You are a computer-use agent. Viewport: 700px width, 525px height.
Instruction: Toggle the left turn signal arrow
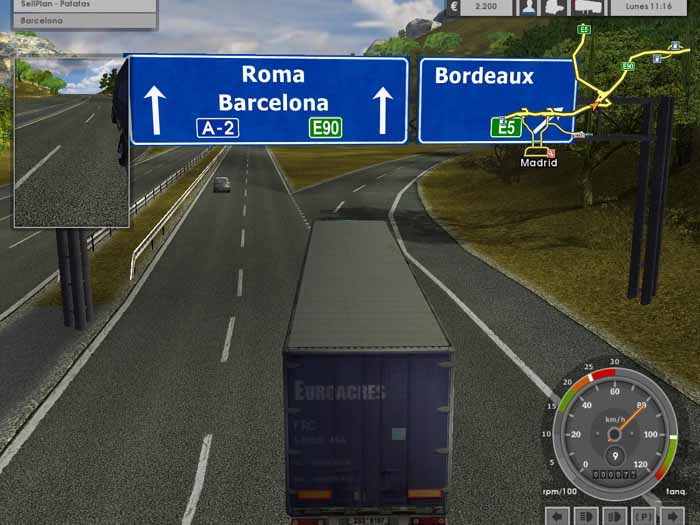click(558, 516)
